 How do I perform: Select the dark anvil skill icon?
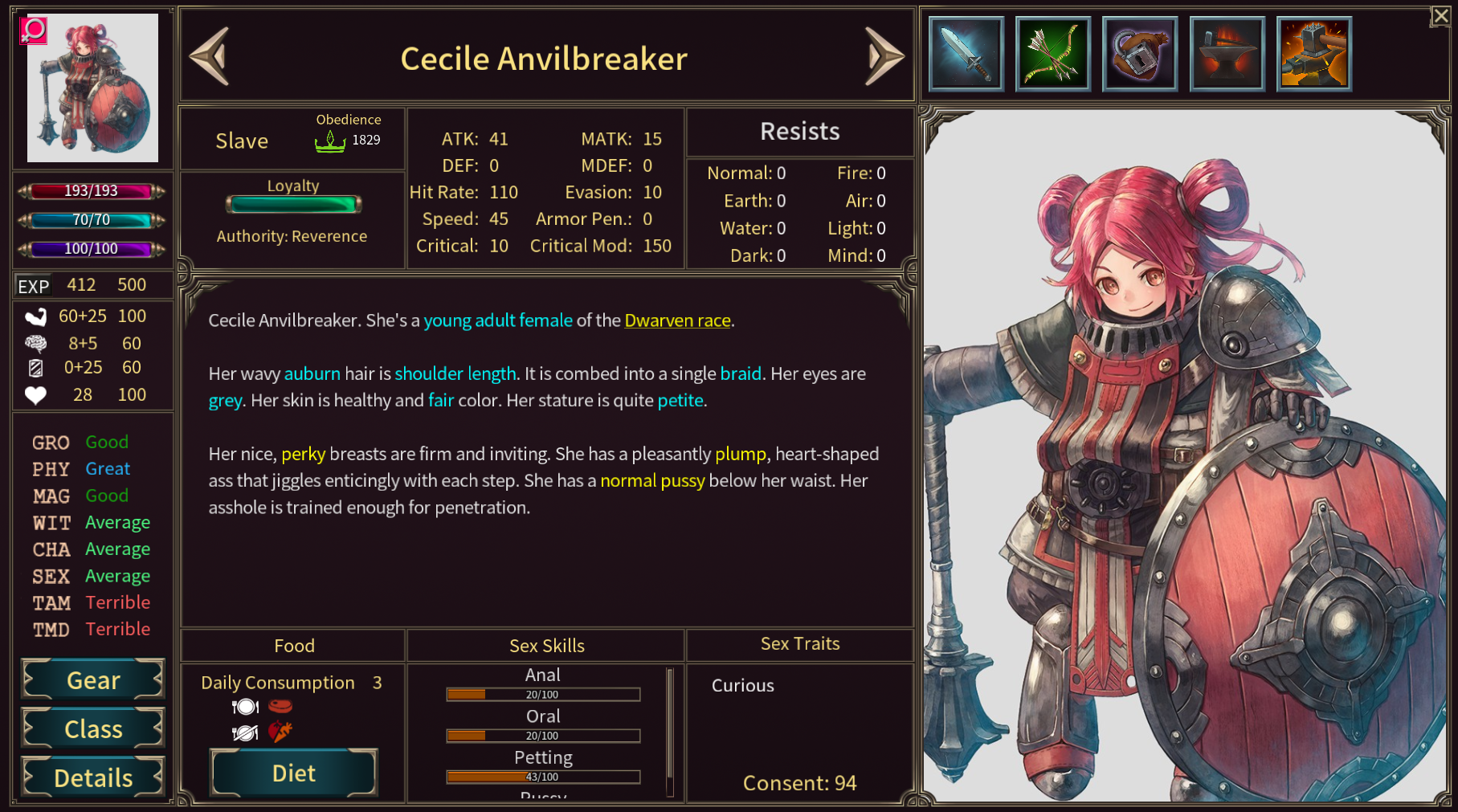pos(1227,54)
